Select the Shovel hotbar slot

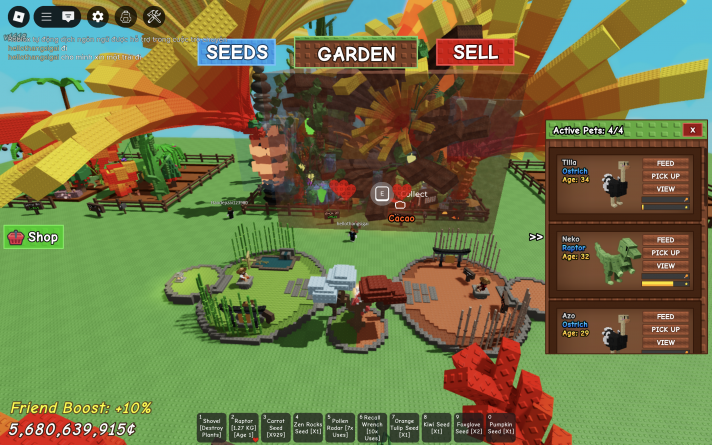pyautogui.click(x=212, y=428)
